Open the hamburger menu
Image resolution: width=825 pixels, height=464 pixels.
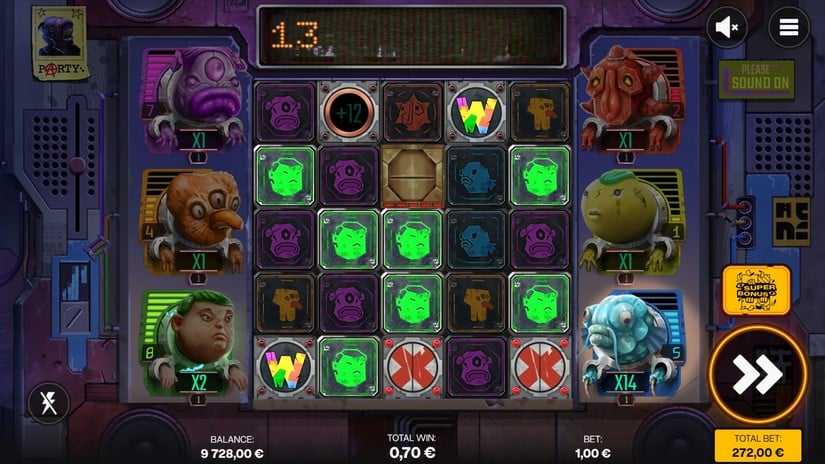coord(789,28)
